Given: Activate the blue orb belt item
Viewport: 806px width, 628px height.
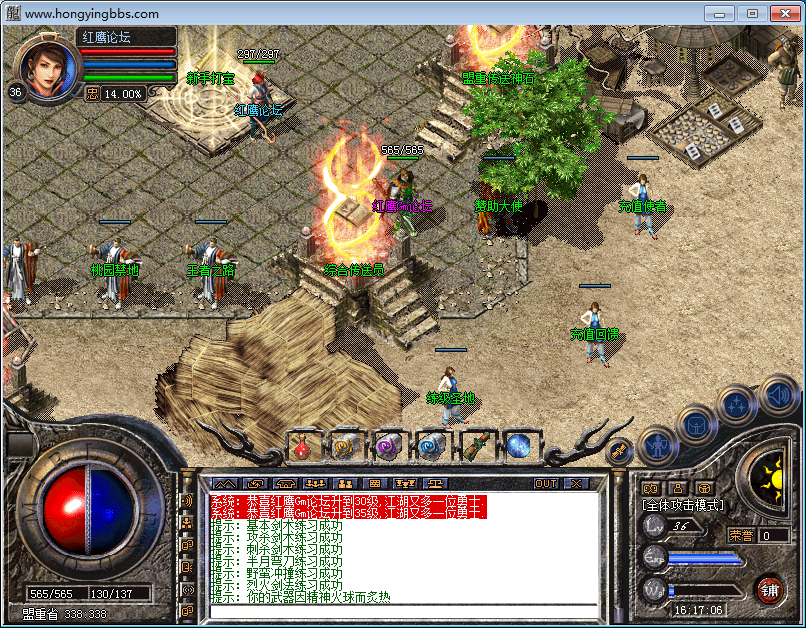Looking at the screenshot, I should point(517,446).
